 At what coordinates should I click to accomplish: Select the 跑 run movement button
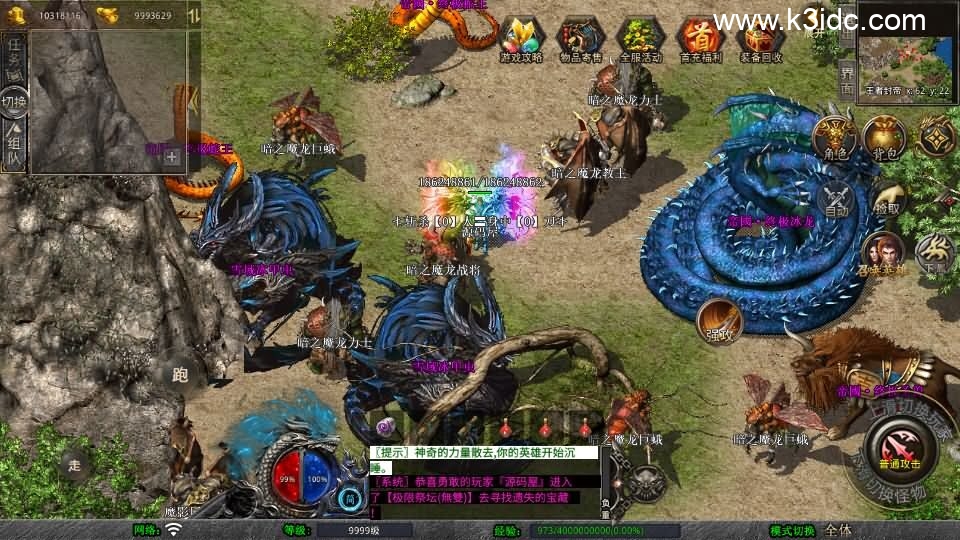[181, 375]
